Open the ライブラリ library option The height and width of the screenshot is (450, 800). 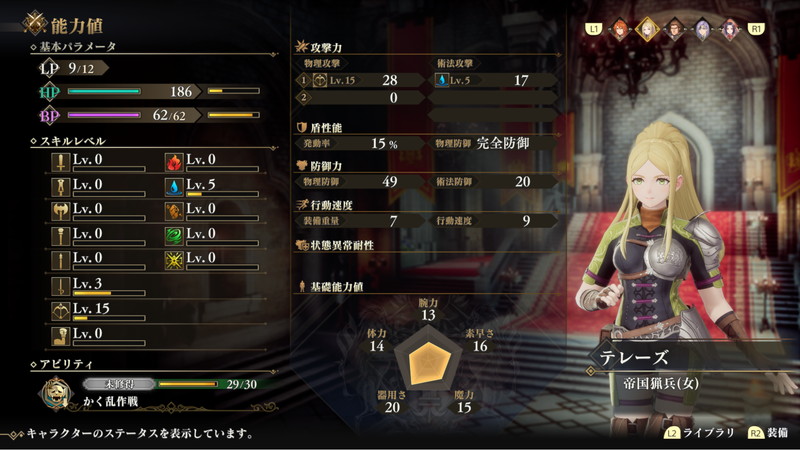point(701,434)
